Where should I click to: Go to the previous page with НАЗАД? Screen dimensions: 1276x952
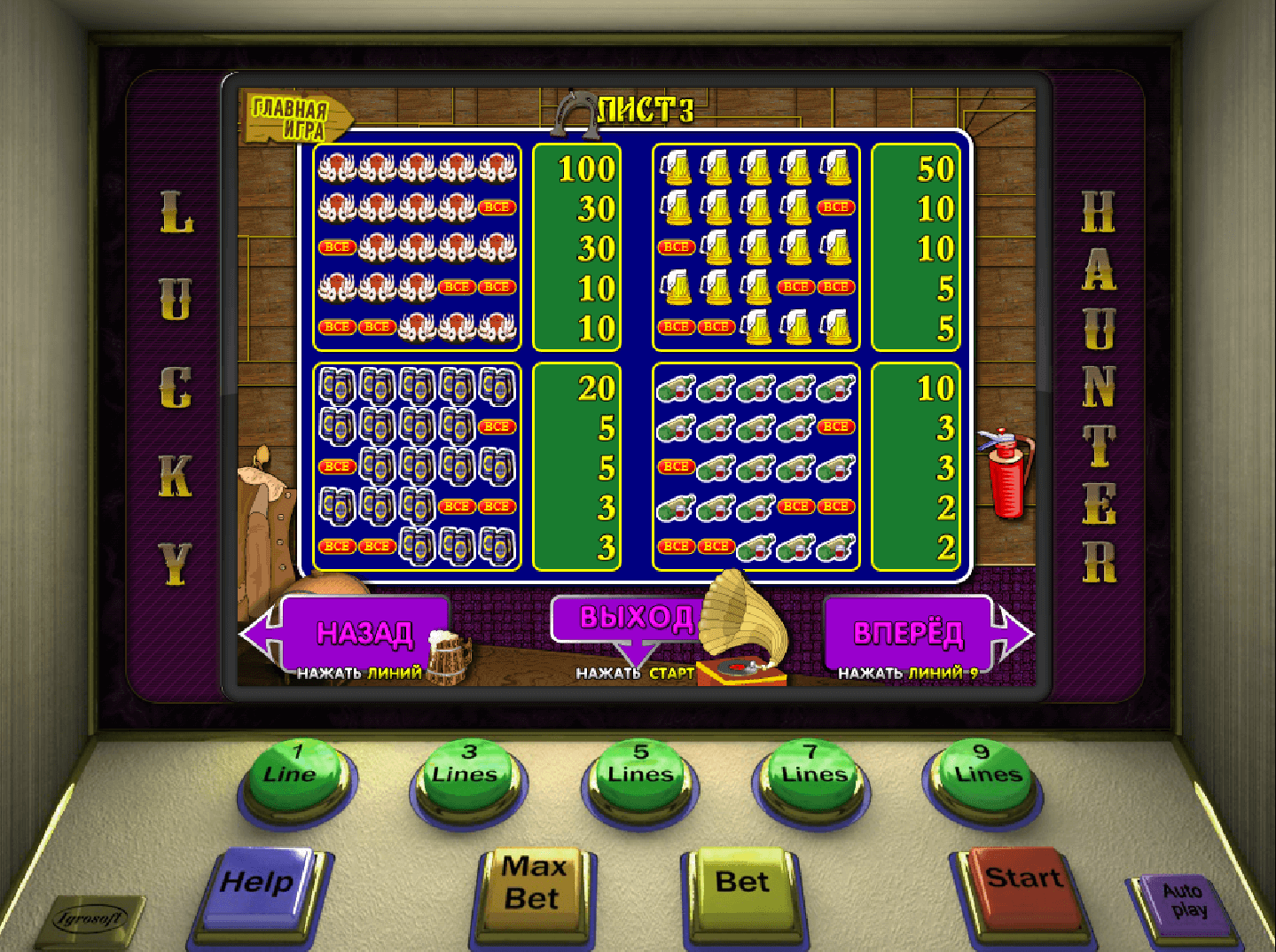point(364,632)
